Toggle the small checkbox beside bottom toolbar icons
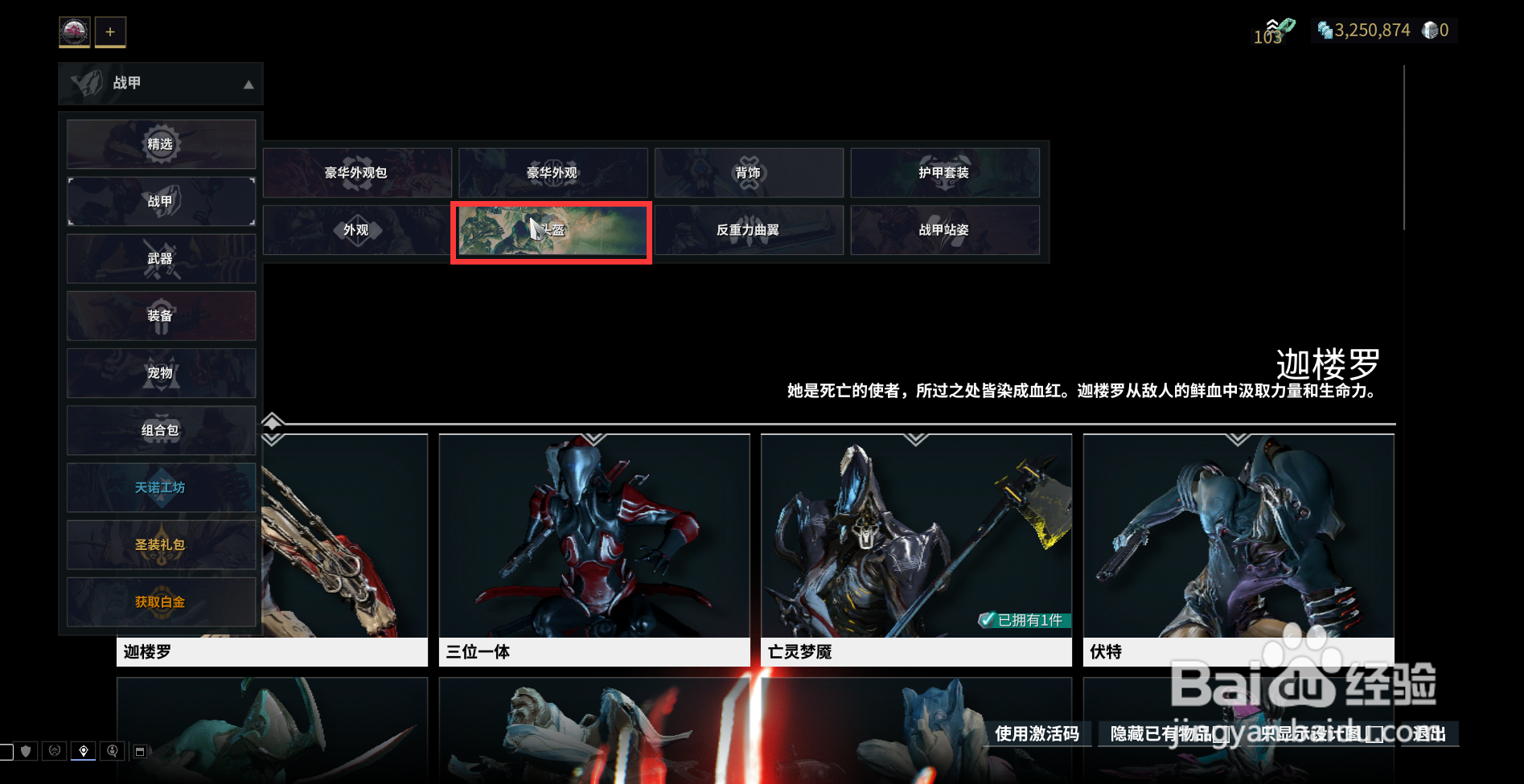 tap(6, 752)
